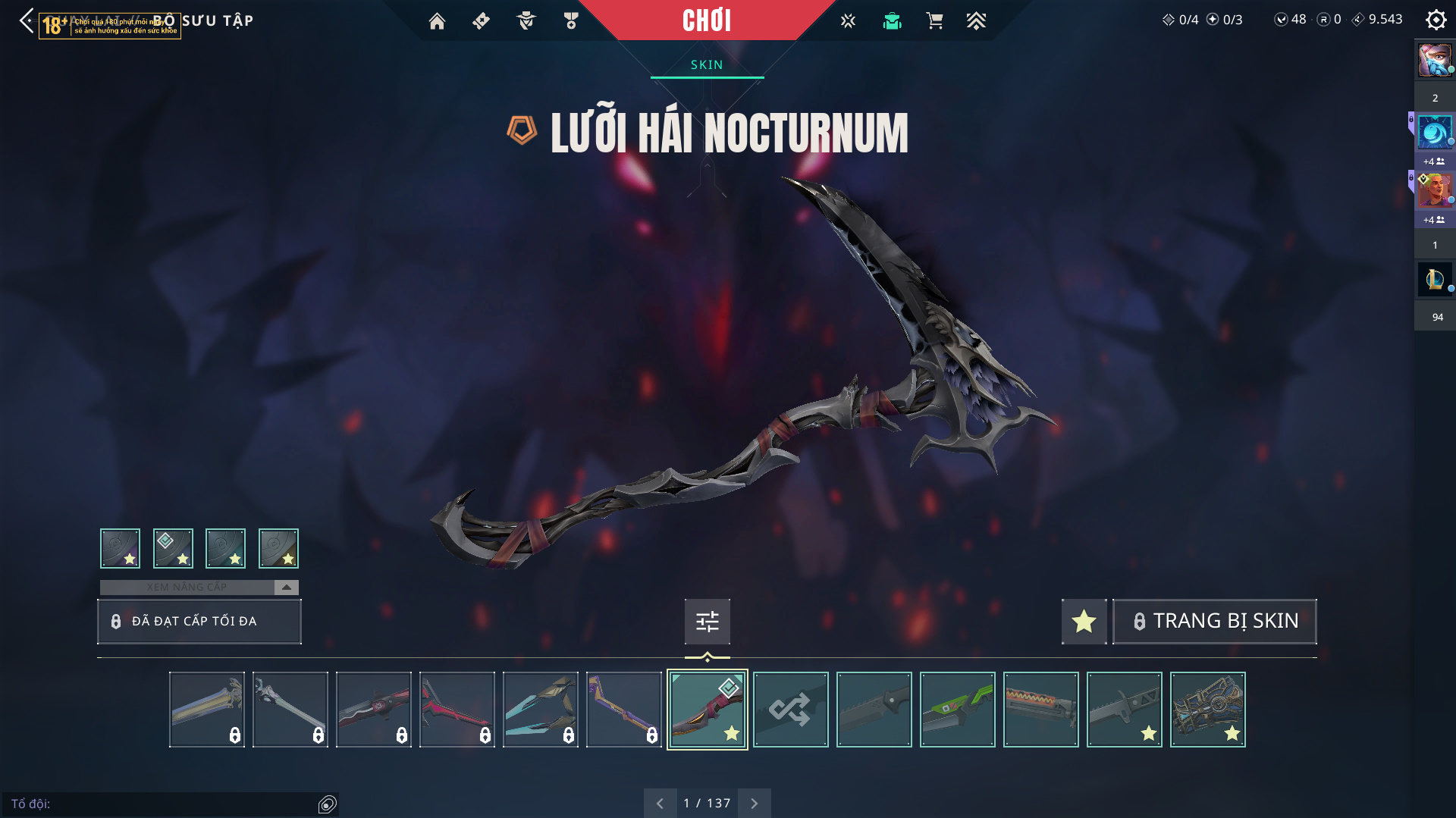Viewport: 1456px width, 818px height.
Task: Go to previous skin page
Action: (660, 803)
